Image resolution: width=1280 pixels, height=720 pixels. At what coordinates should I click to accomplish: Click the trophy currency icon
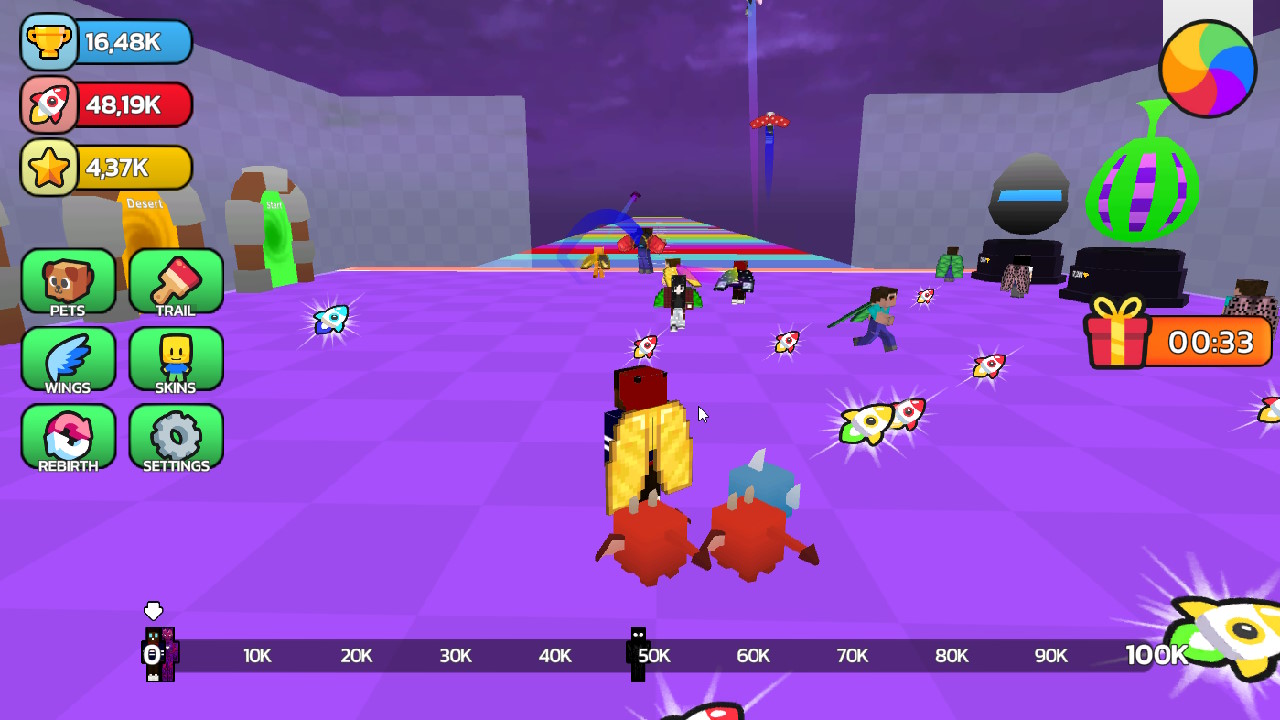click(48, 42)
